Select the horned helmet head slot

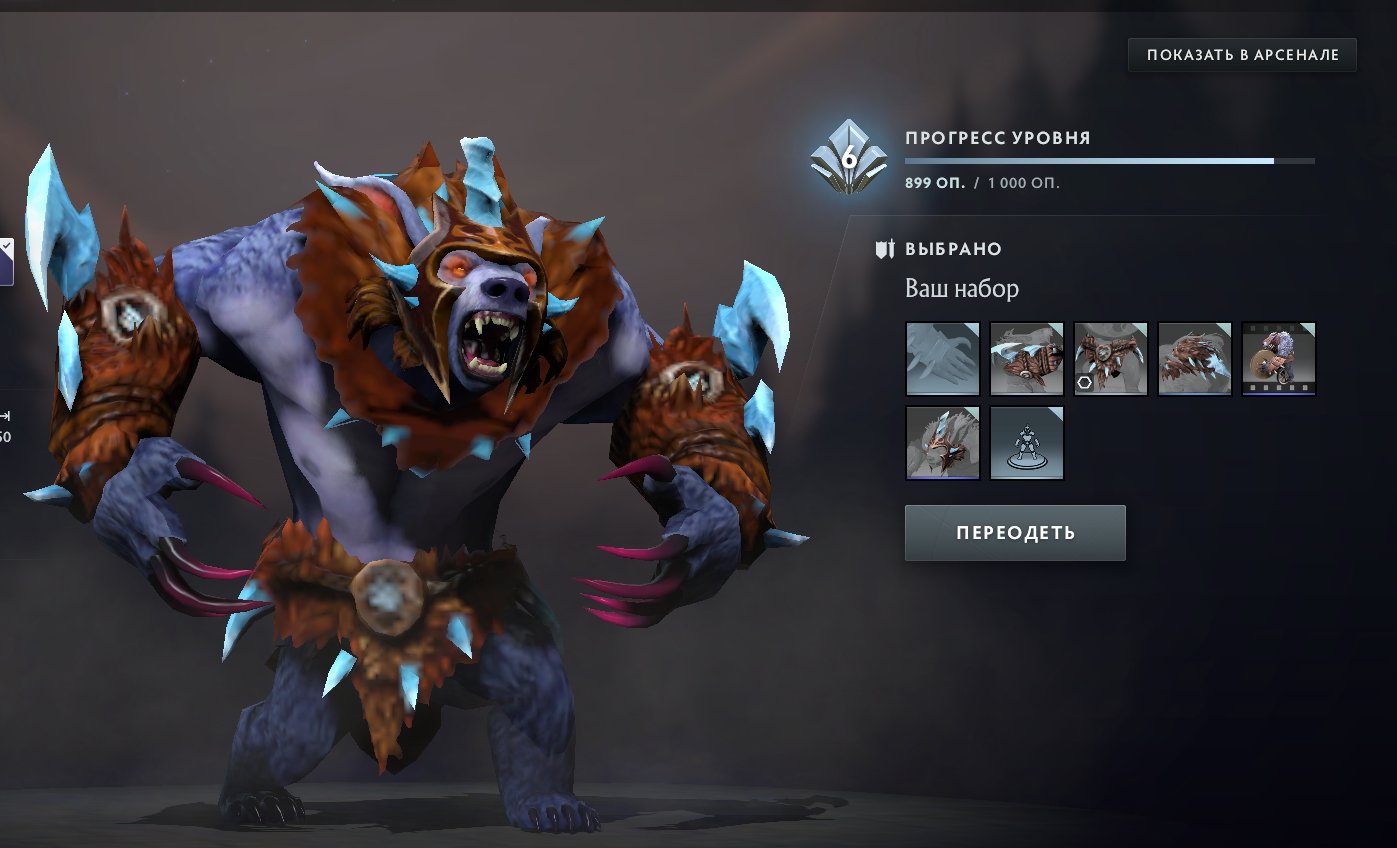click(x=942, y=443)
